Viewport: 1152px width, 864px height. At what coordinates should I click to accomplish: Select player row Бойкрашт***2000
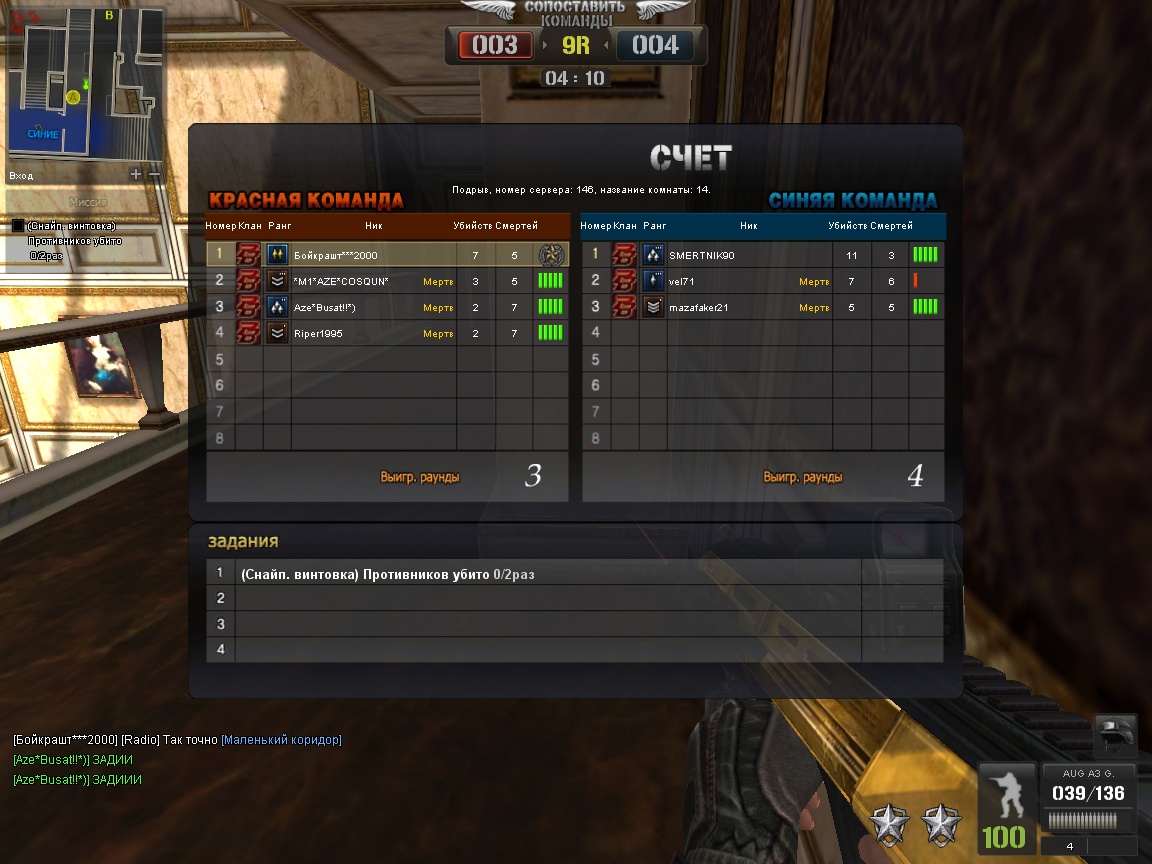coord(387,255)
